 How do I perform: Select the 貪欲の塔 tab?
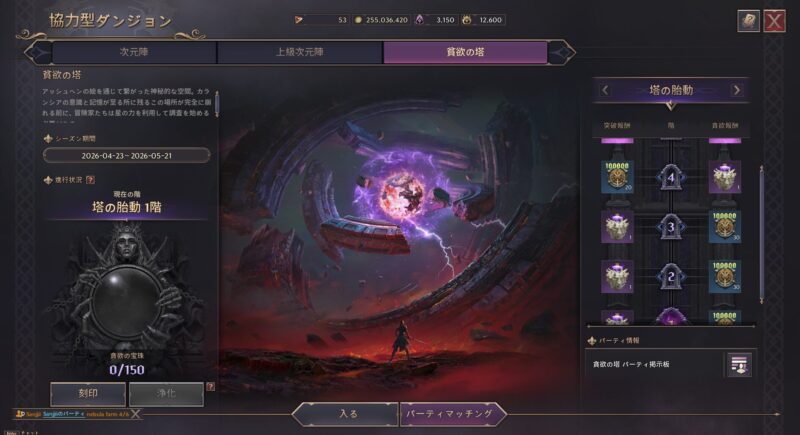coord(465,52)
